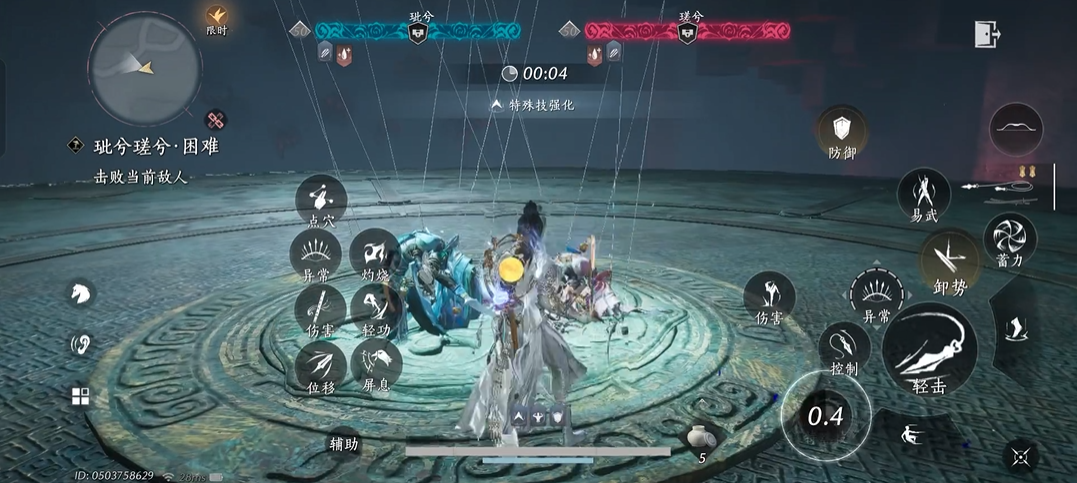This screenshot has width=1077, height=483.
Task: Open the circular minimap
Action: (144, 65)
